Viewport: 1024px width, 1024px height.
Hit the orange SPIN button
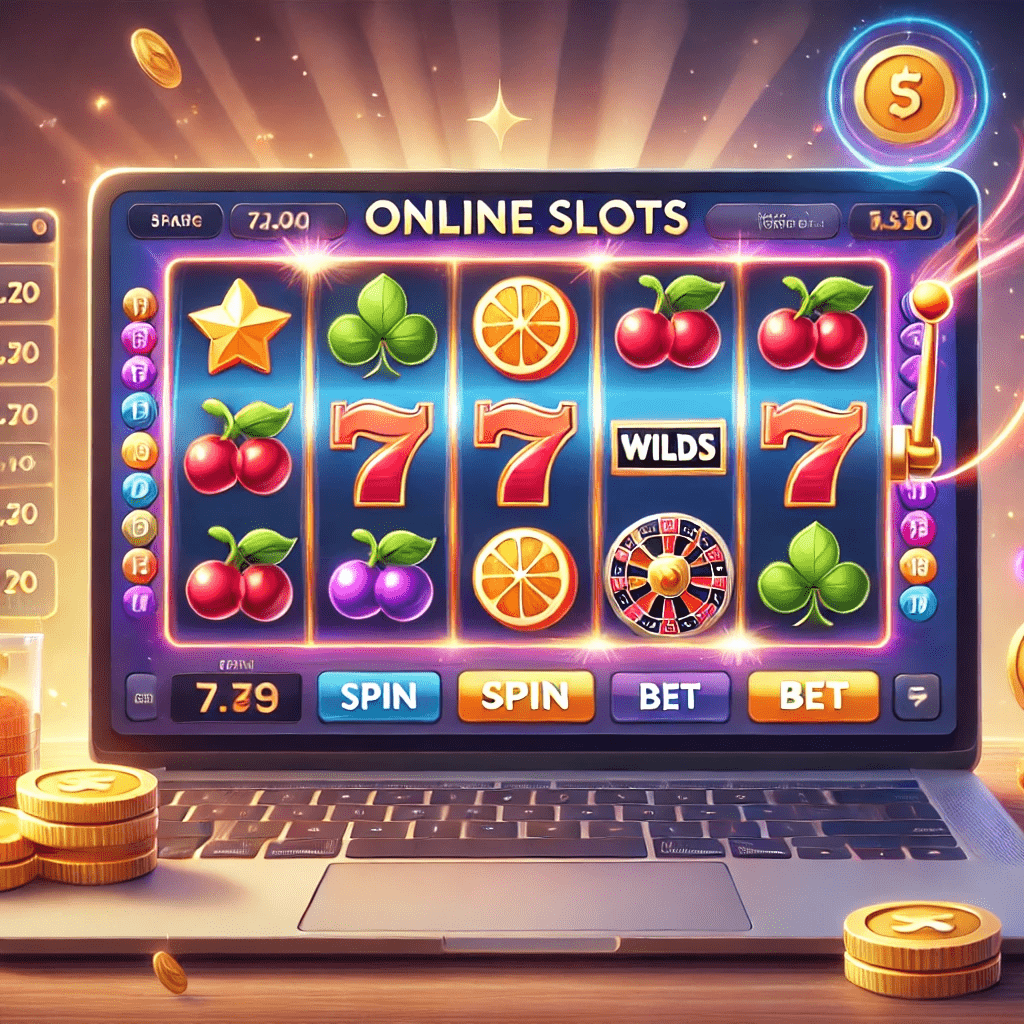point(525,696)
